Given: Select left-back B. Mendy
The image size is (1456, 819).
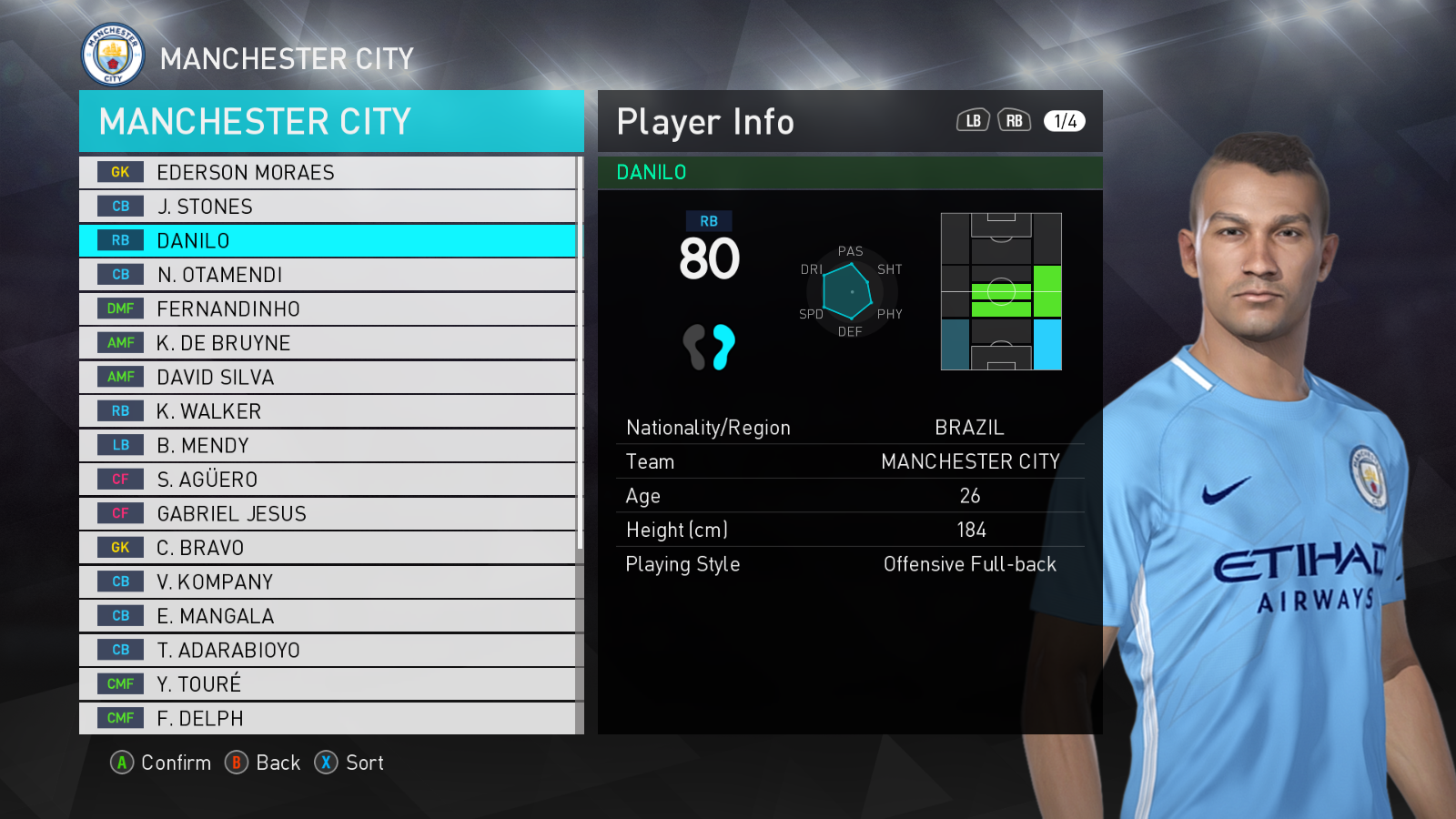Looking at the screenshot, I should pos(328,445).
